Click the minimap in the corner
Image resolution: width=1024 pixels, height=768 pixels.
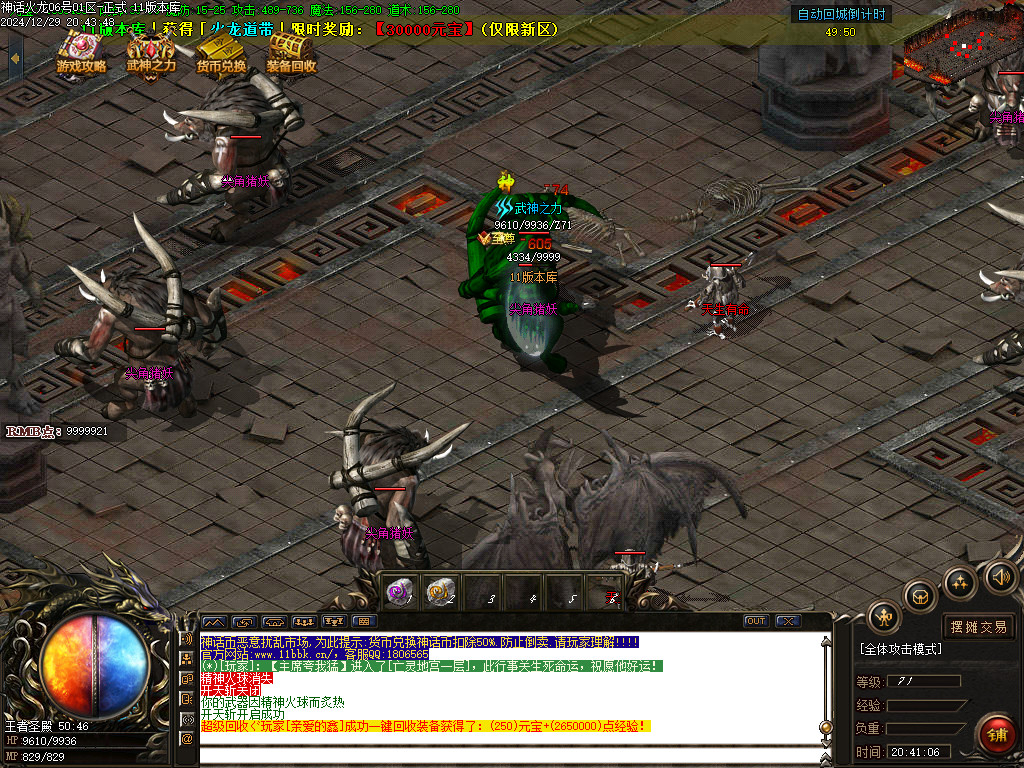tap(962, 43)
